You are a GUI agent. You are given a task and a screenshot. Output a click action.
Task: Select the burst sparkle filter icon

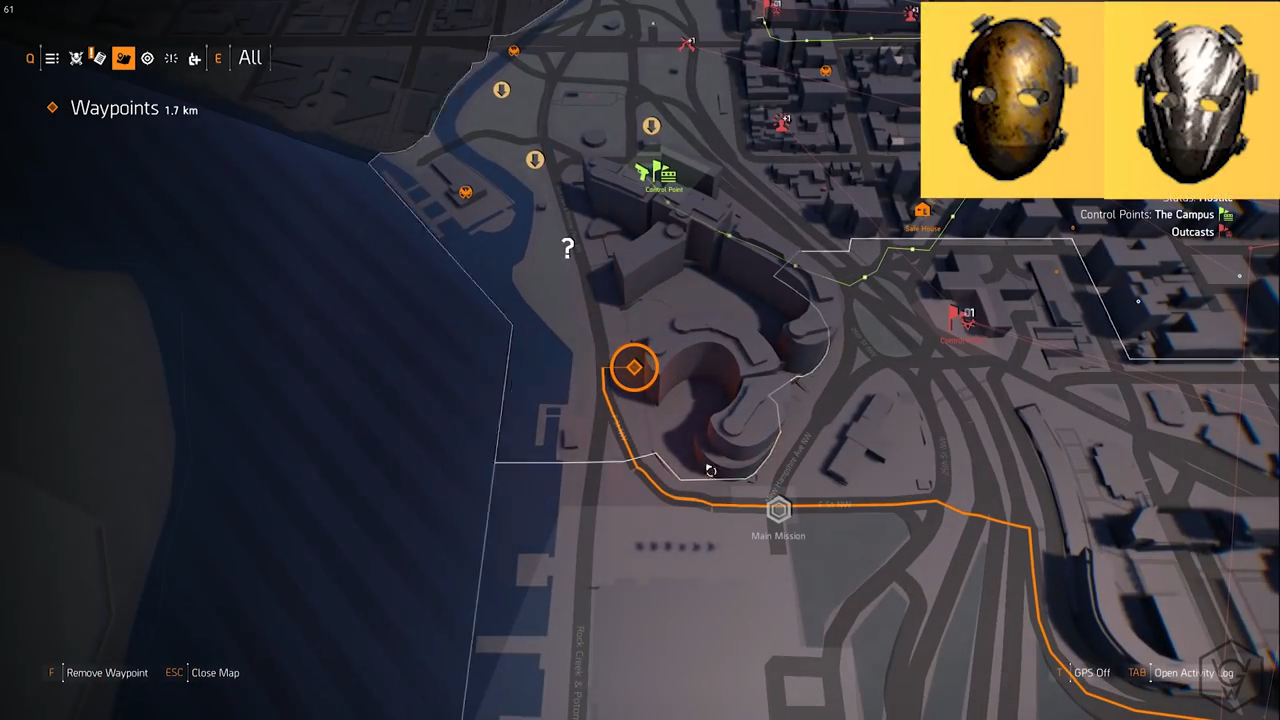(x=171, y=59)
